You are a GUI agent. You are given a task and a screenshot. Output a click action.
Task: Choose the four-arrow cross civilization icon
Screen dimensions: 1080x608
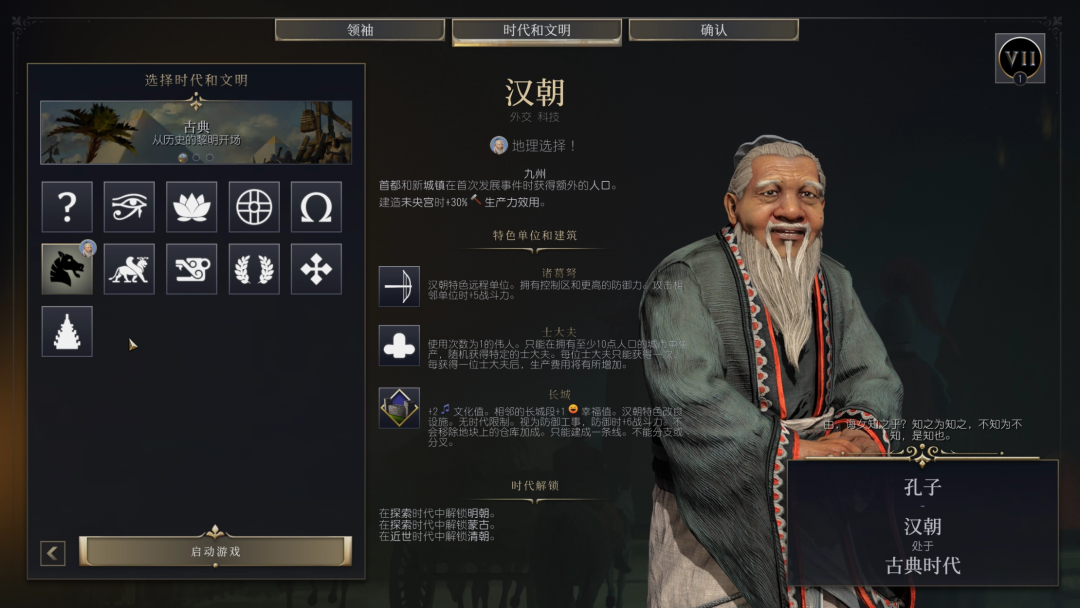point(316,269)
